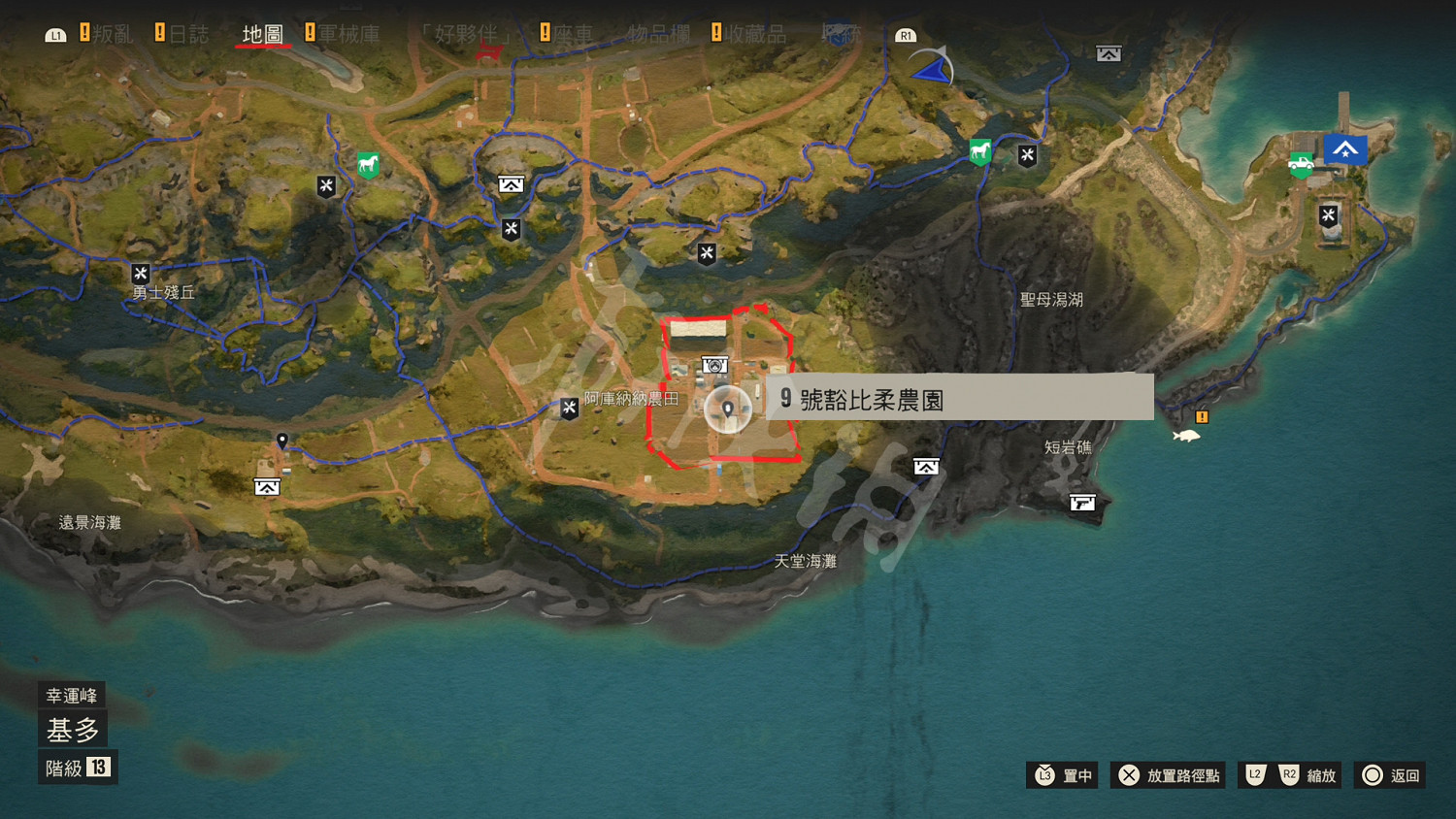Select the gun shop icon below 短岩礁
Screen dimensions: 1456x819
coord(1081,503)
